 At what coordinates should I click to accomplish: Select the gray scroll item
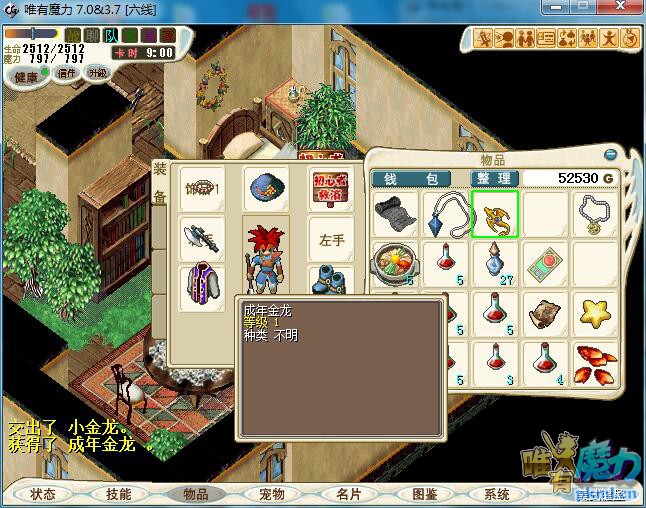coord(393,214)
